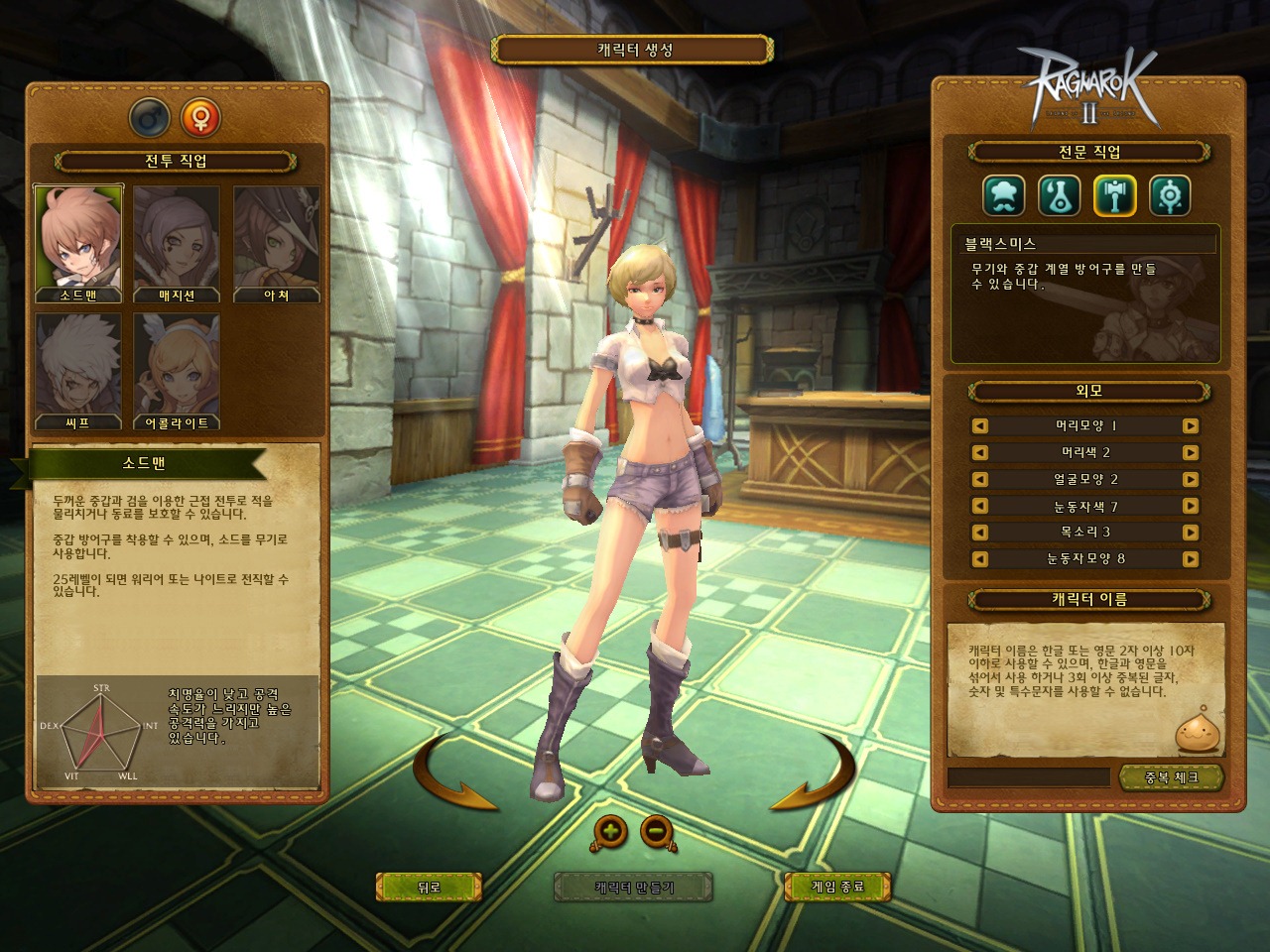Select the chef profession icon
The width and height of the screenshot is (1270, 952).
pyautogui.click(x=1003, y=195)
